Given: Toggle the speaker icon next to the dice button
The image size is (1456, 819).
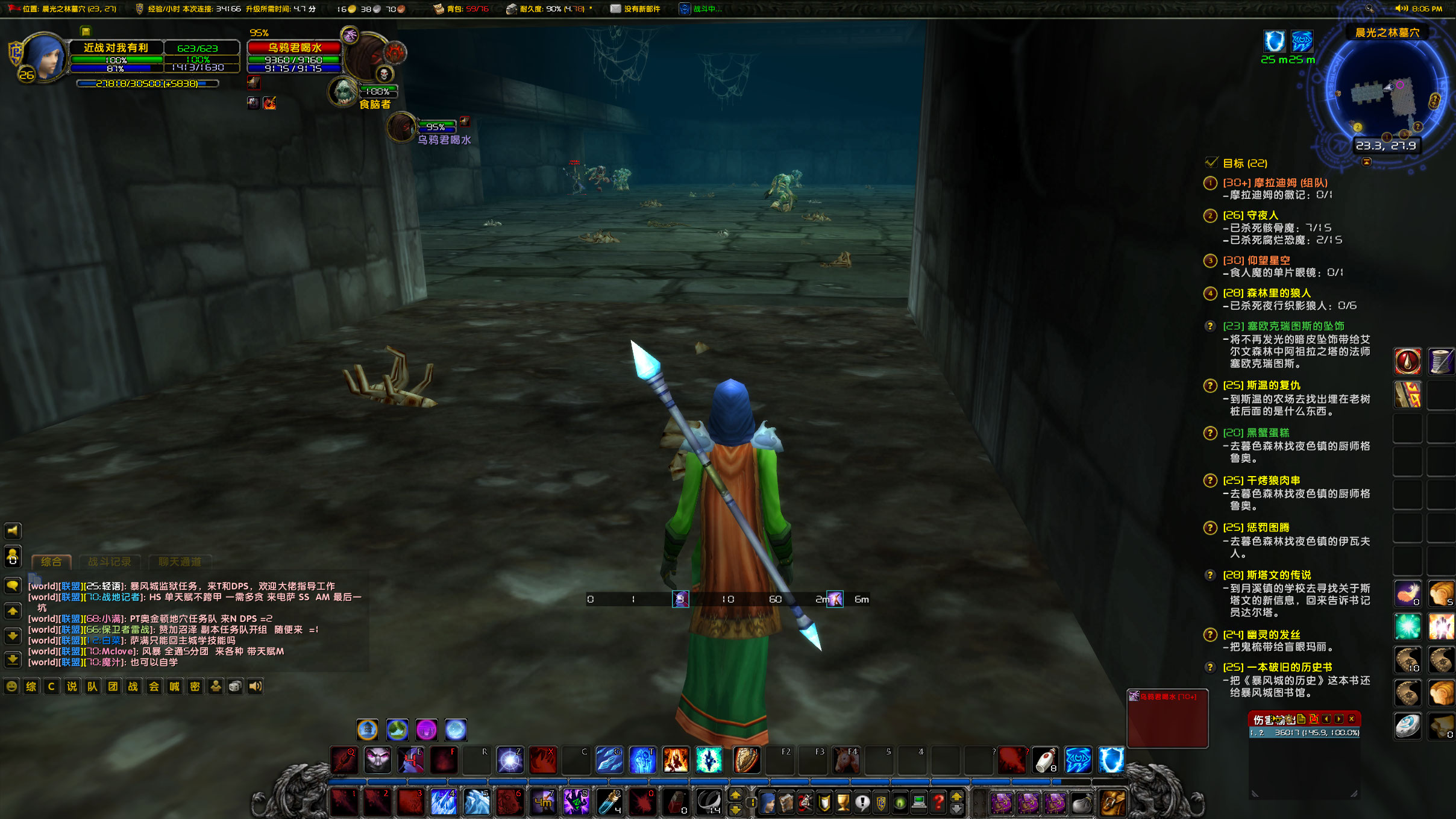Looking at the screenshot, I should [256, 686].
